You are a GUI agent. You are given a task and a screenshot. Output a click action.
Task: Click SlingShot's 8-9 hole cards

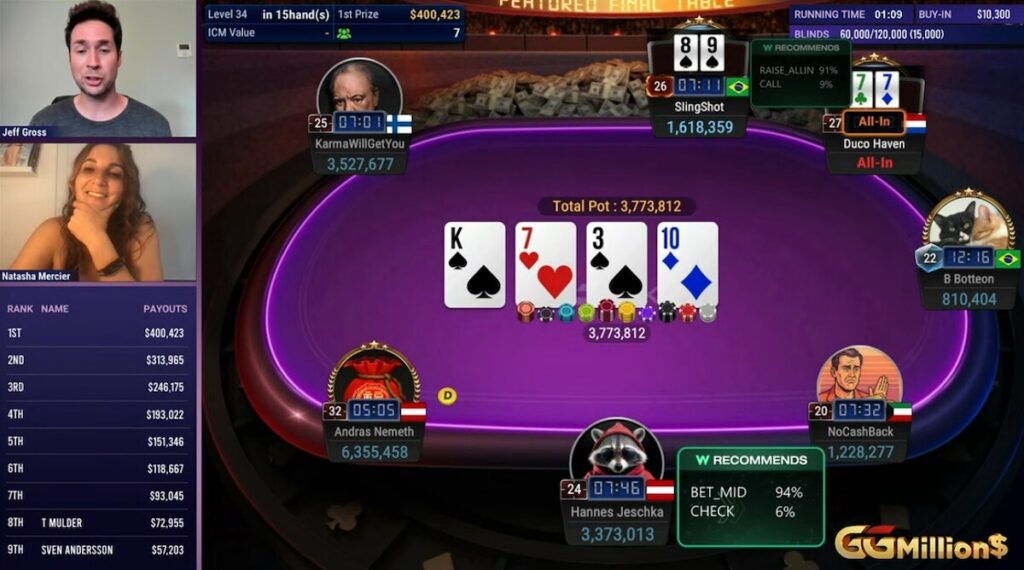click(x=698, y=51)
